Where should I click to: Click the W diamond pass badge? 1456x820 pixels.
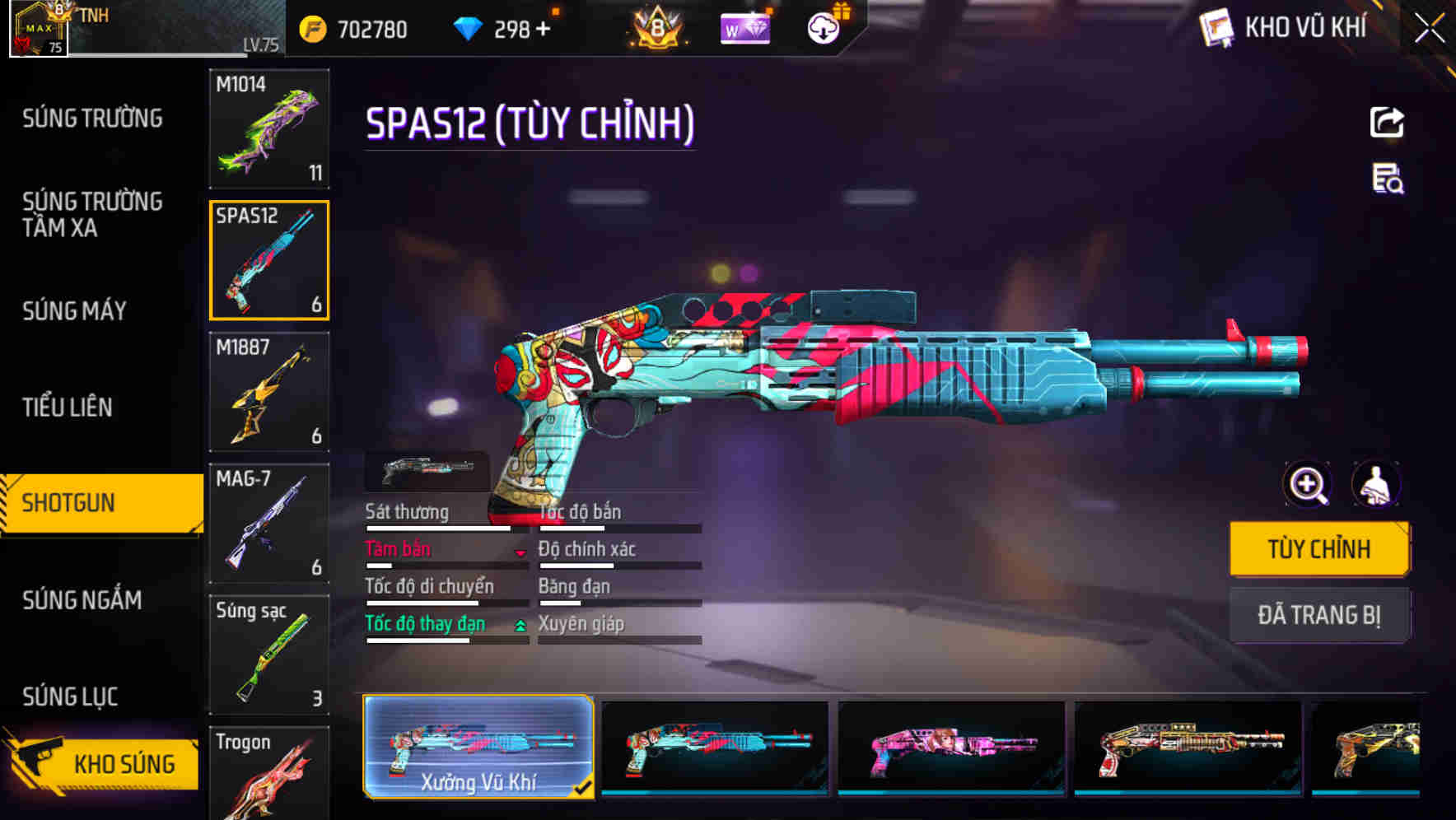coord(744,28)
